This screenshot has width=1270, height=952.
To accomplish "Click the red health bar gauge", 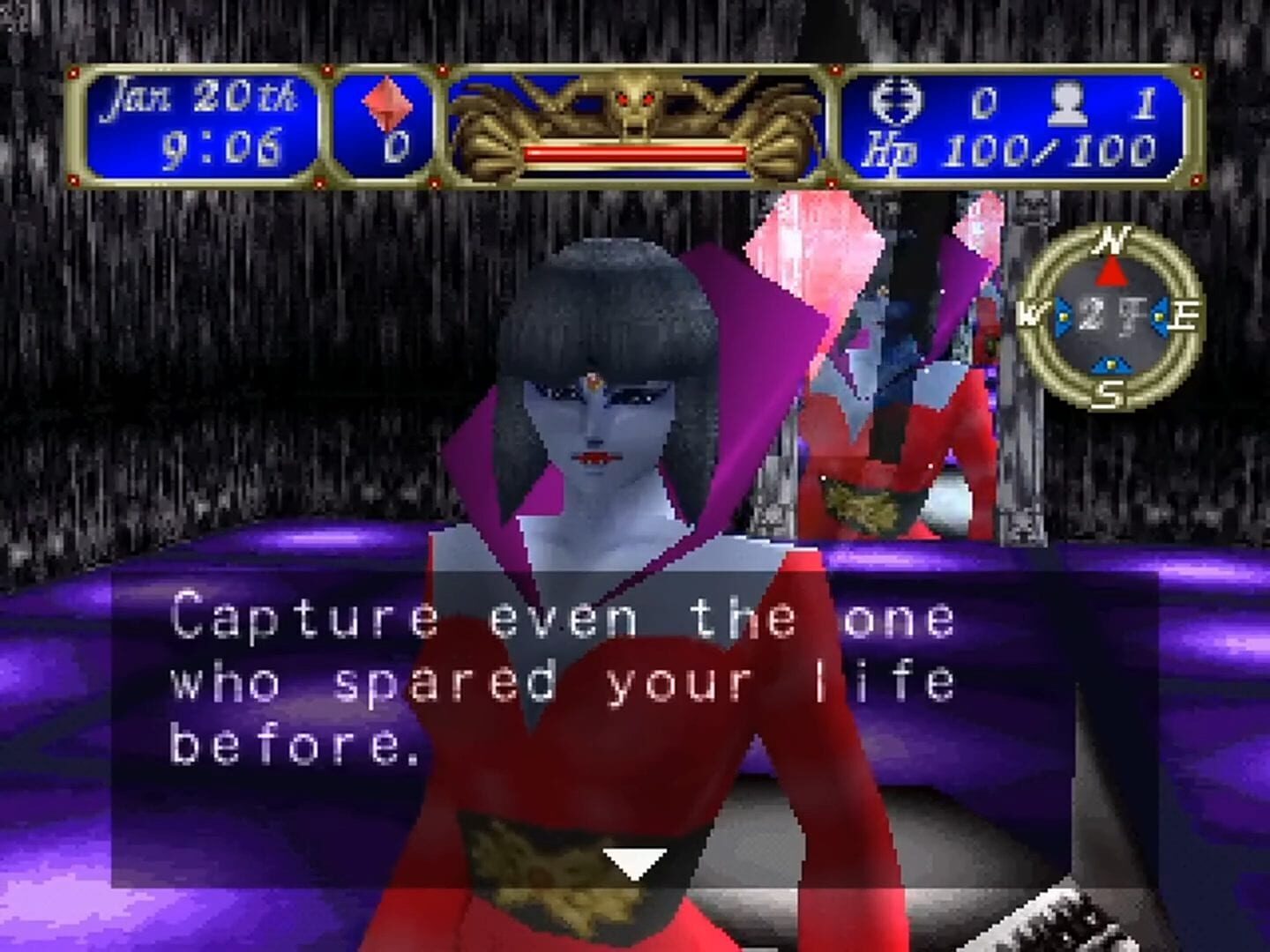I will pyautogui.click(x=638, y=152).
